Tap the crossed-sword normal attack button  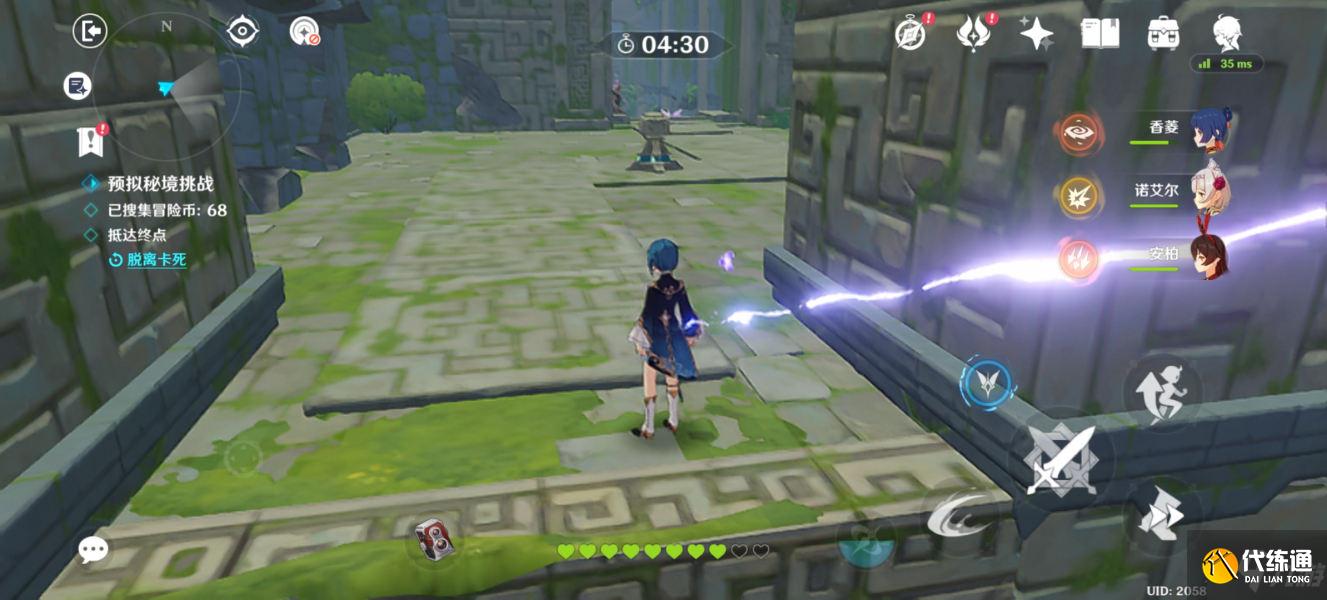tap(1061, 459)
